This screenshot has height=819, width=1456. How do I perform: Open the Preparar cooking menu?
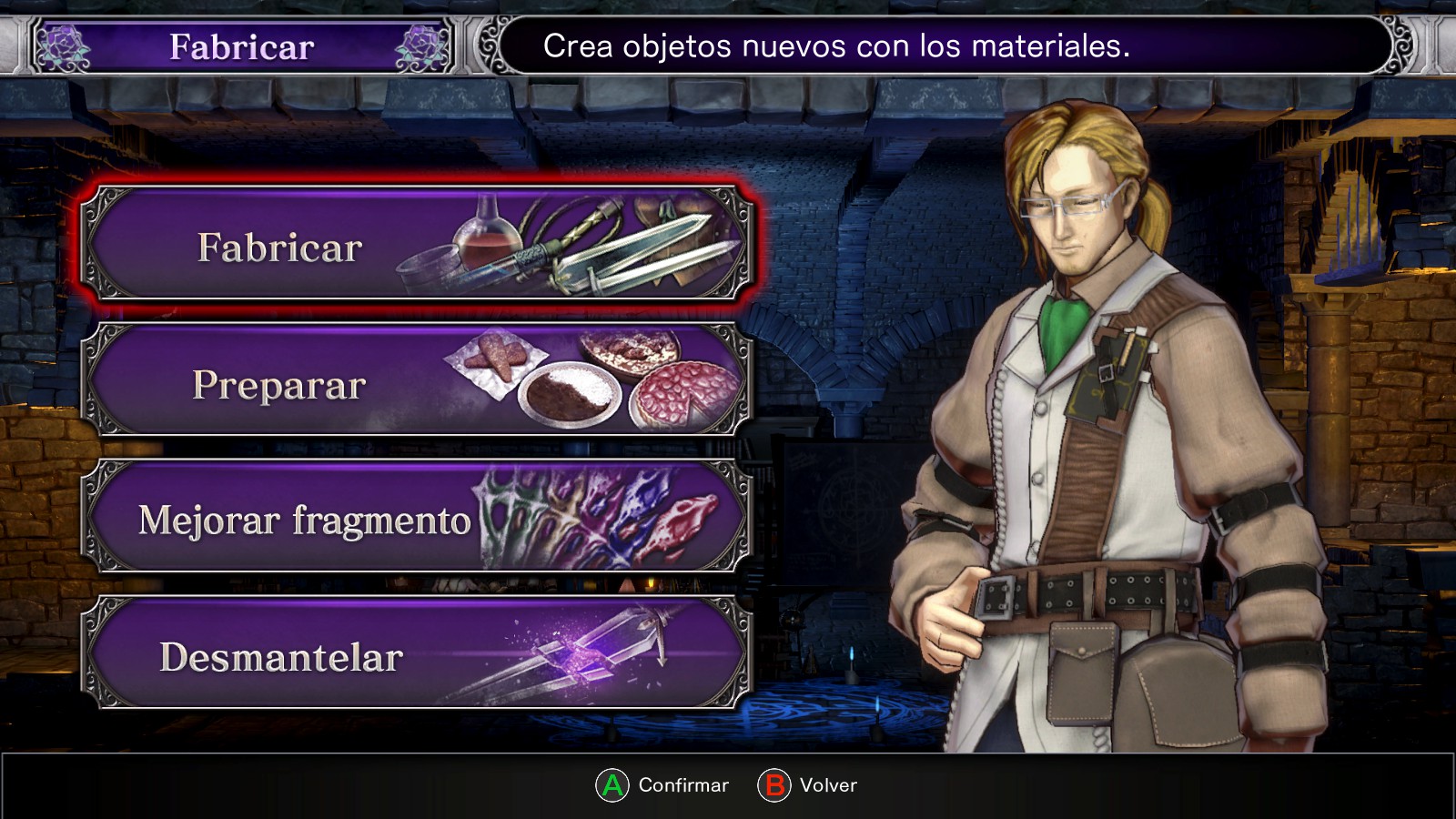point(417,382)
